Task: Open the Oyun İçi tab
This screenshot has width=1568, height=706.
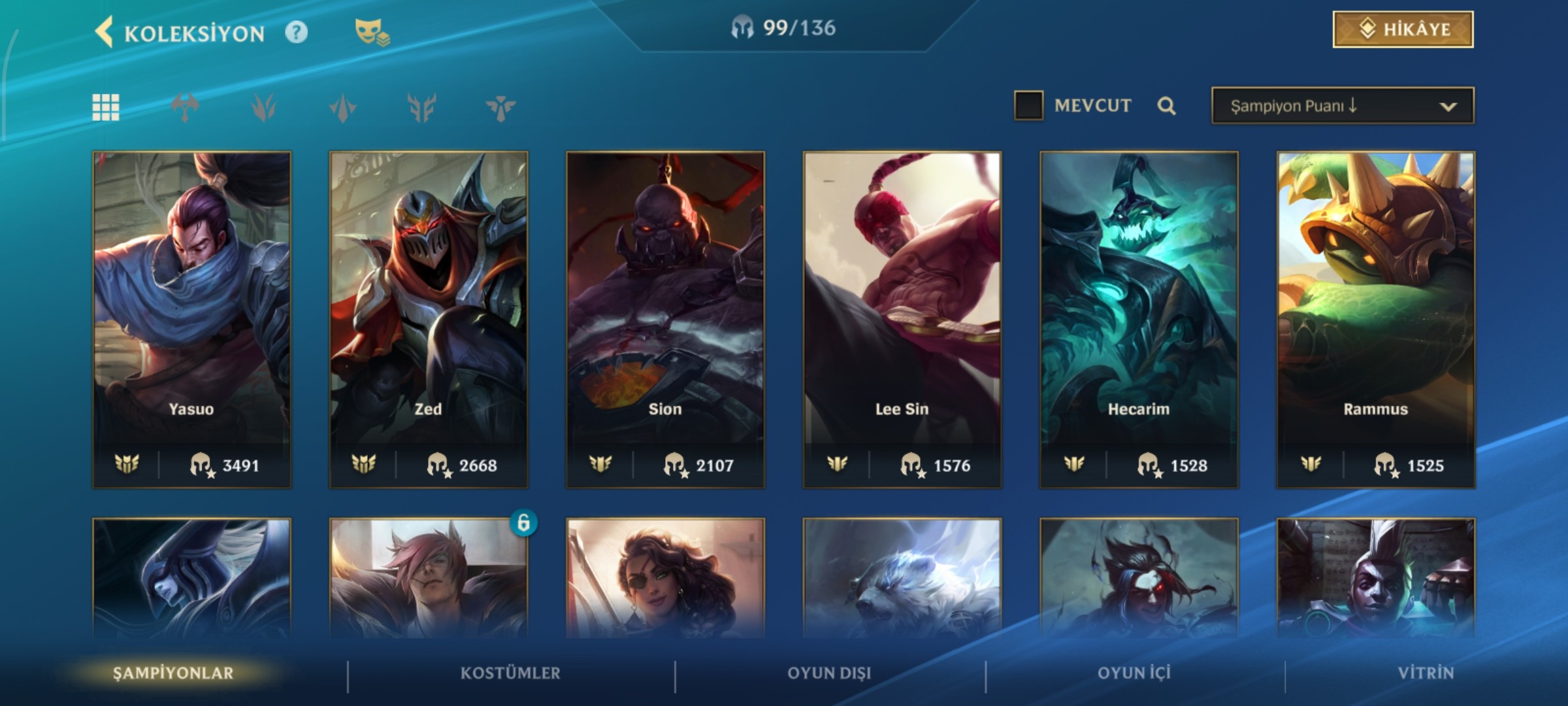Action: (x=1134, y=673)
